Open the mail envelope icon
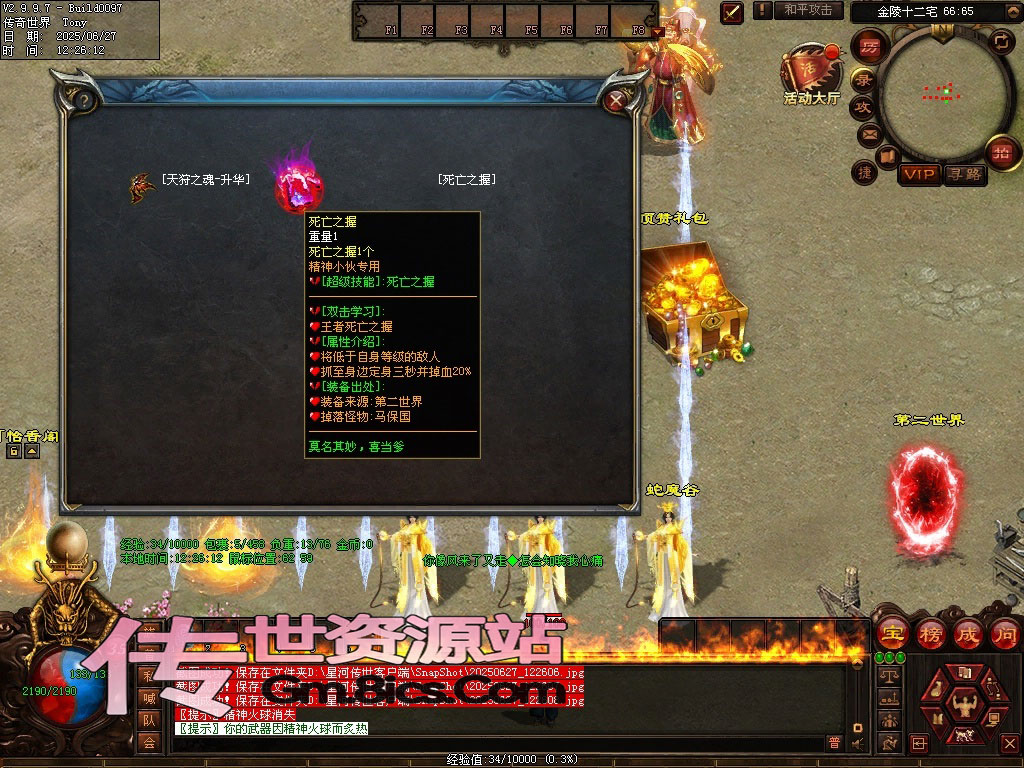Viewport: 1024px width, 768px height. tap(868, 133)
